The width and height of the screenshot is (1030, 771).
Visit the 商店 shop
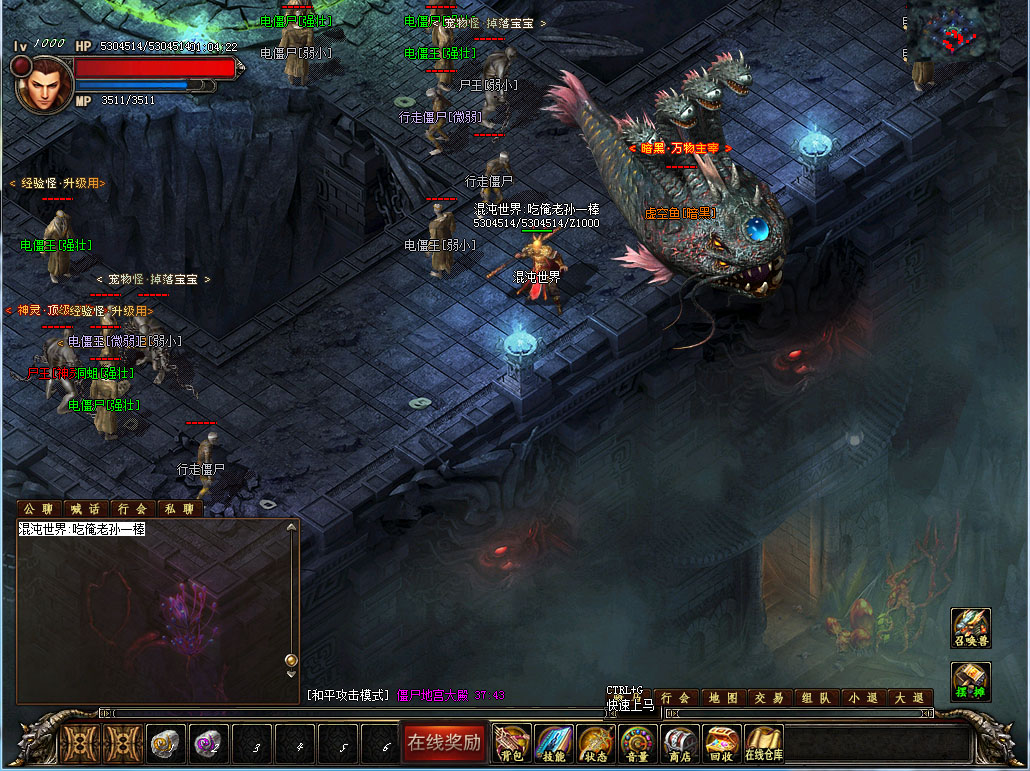click(x=680, y=744)
